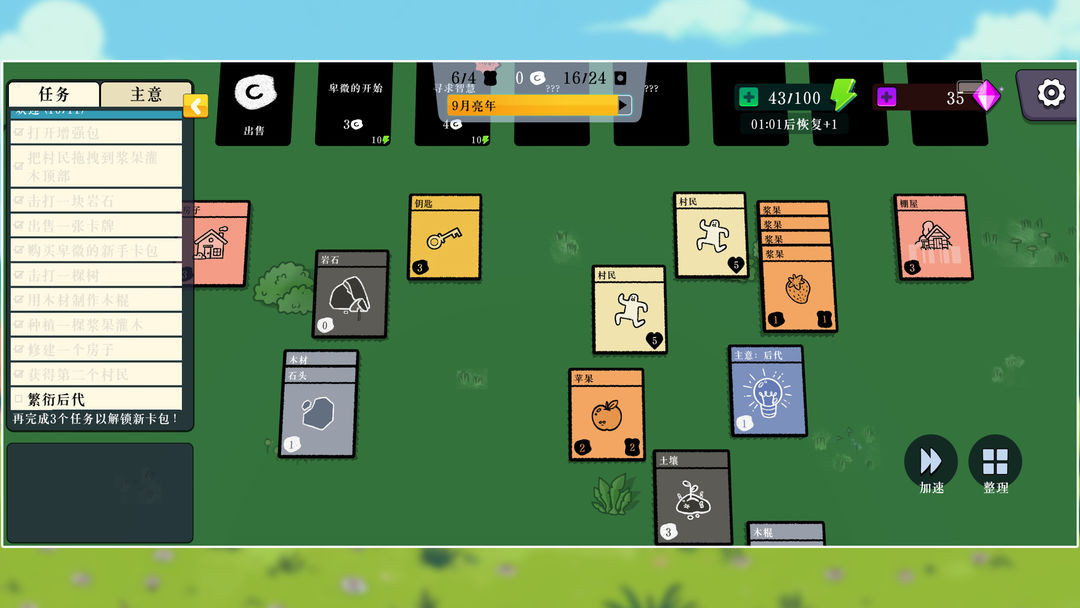Screen dimensions: 1080x608
Task: Open settings via the gear icon
Action: coord(1050,94)
